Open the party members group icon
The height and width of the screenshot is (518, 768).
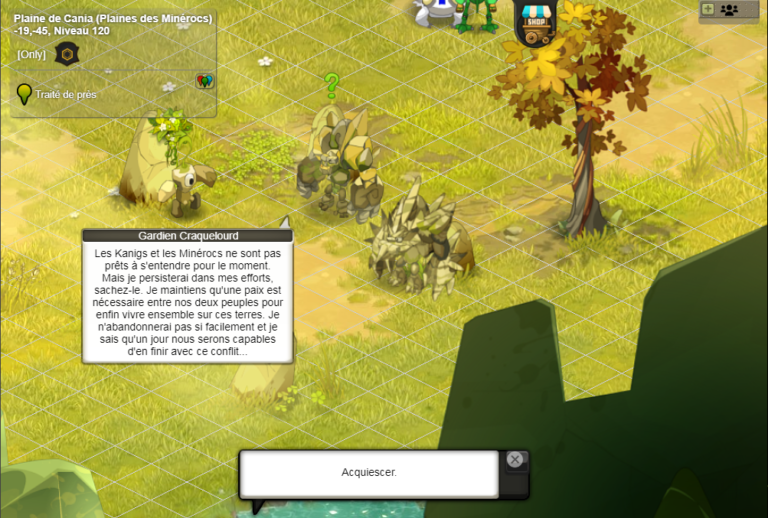coord(729,10)
